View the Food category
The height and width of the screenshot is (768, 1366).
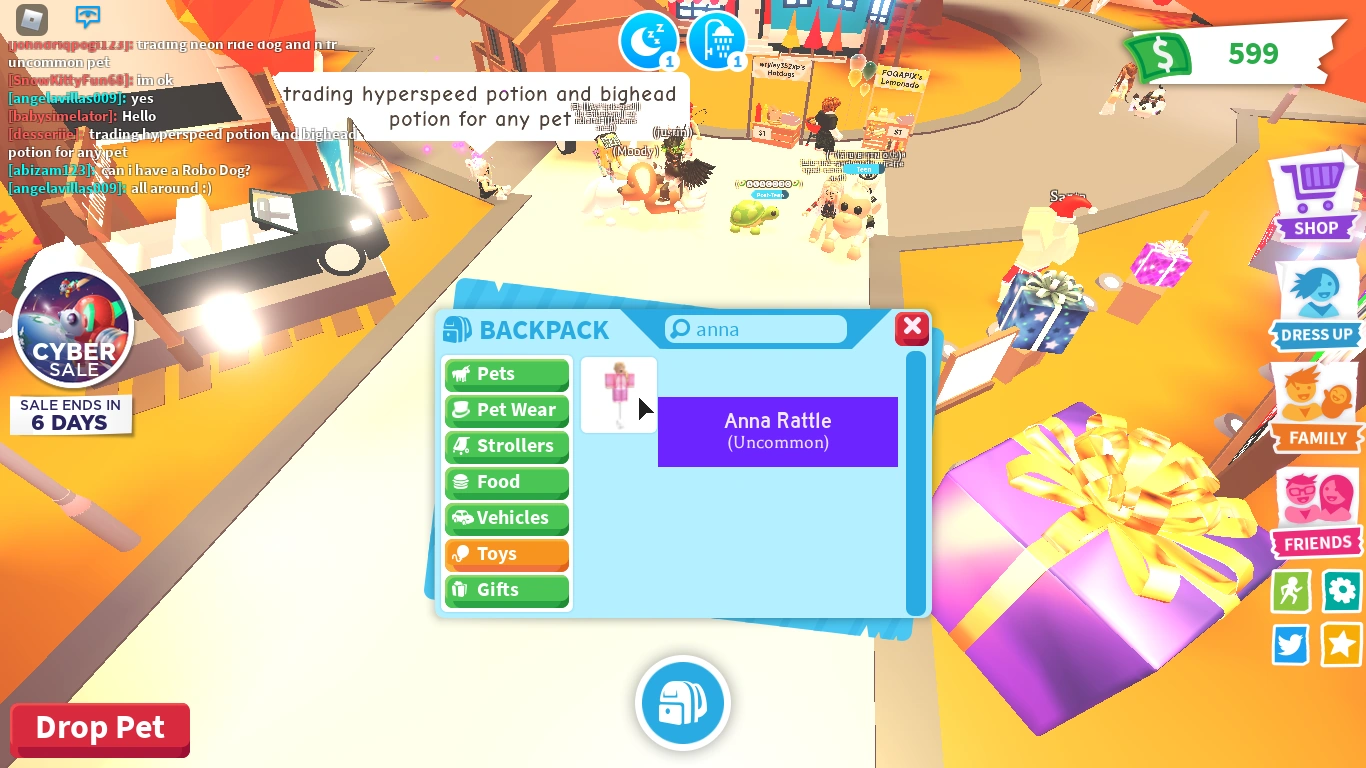point(506,482)
